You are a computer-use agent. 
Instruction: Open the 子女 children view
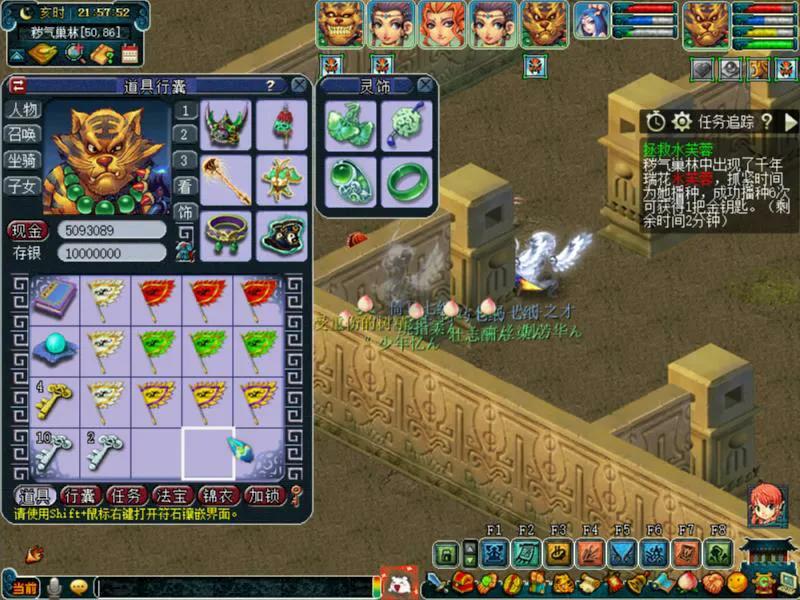pyautogui.click(x=22, y=185)
